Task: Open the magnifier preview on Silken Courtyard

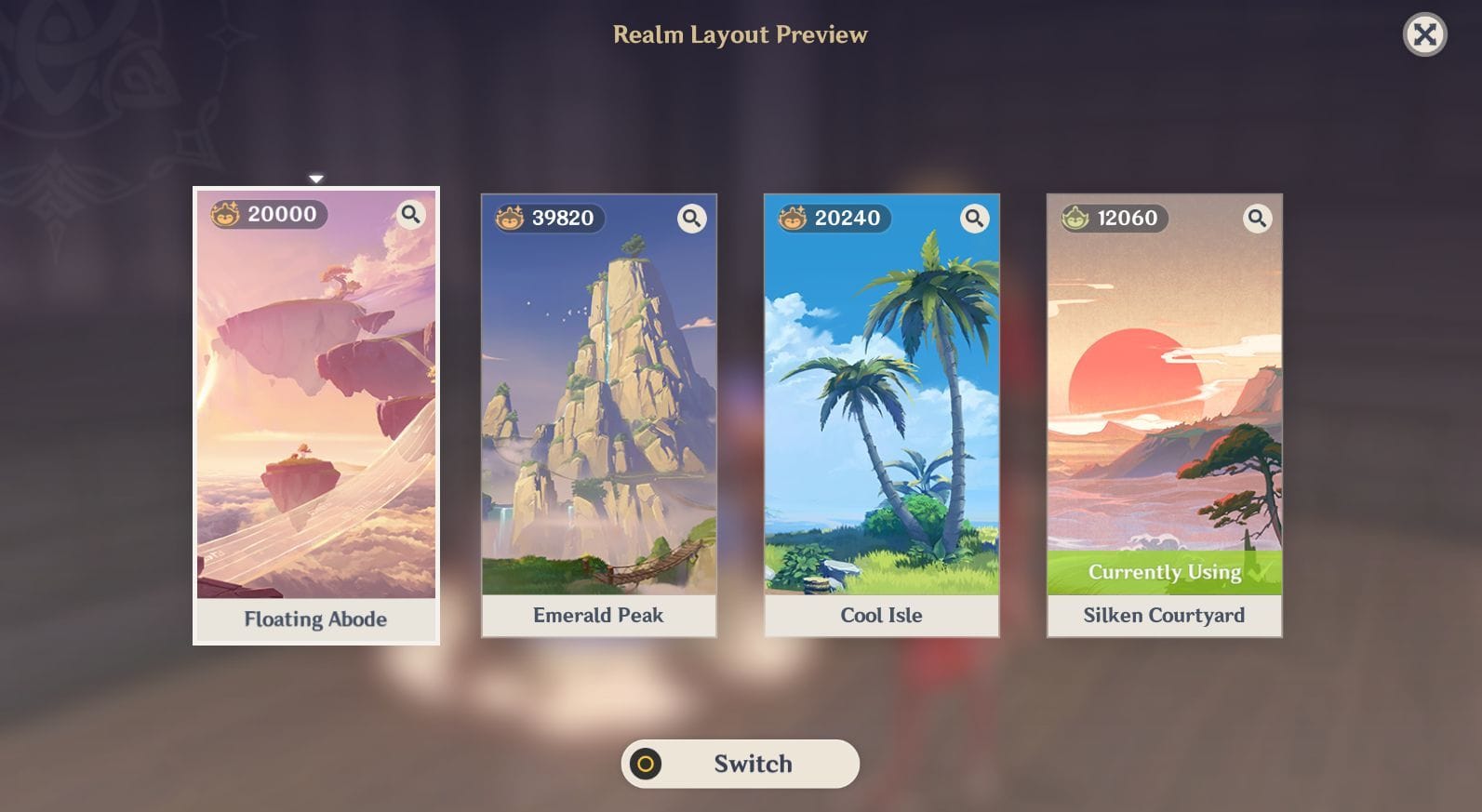Action: coord(1258,219)
